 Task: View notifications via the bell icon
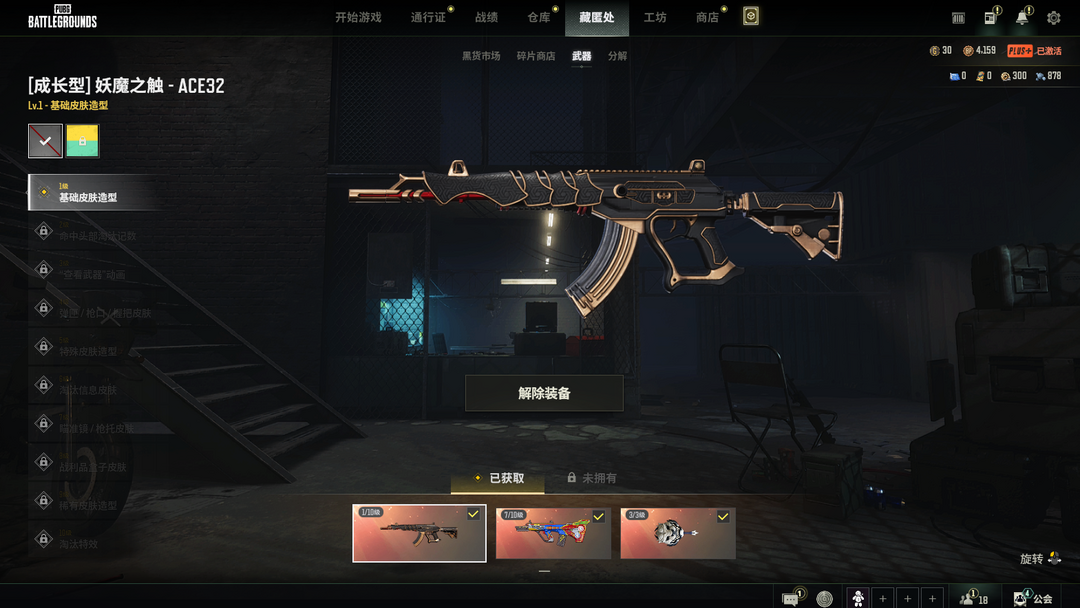click(1022, 18)
